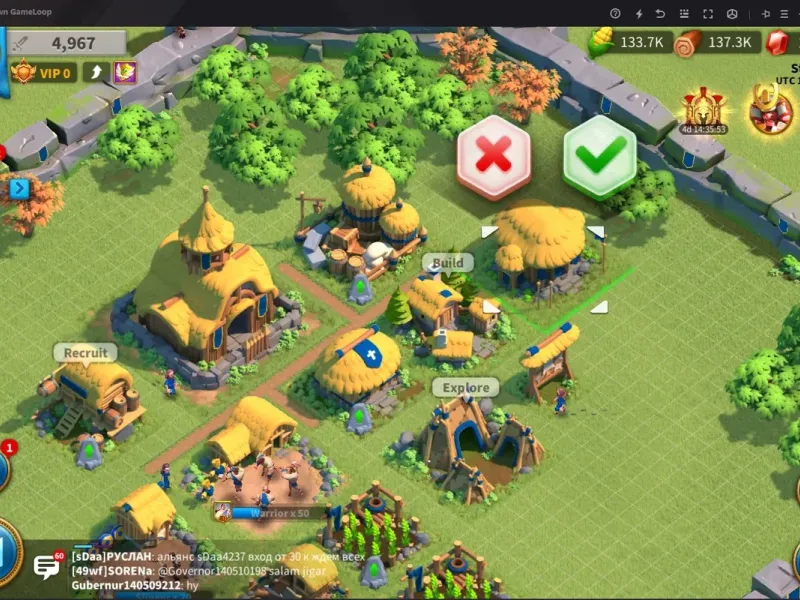
Task: Tap the wood log resource counter
Action: pos(714,42)
